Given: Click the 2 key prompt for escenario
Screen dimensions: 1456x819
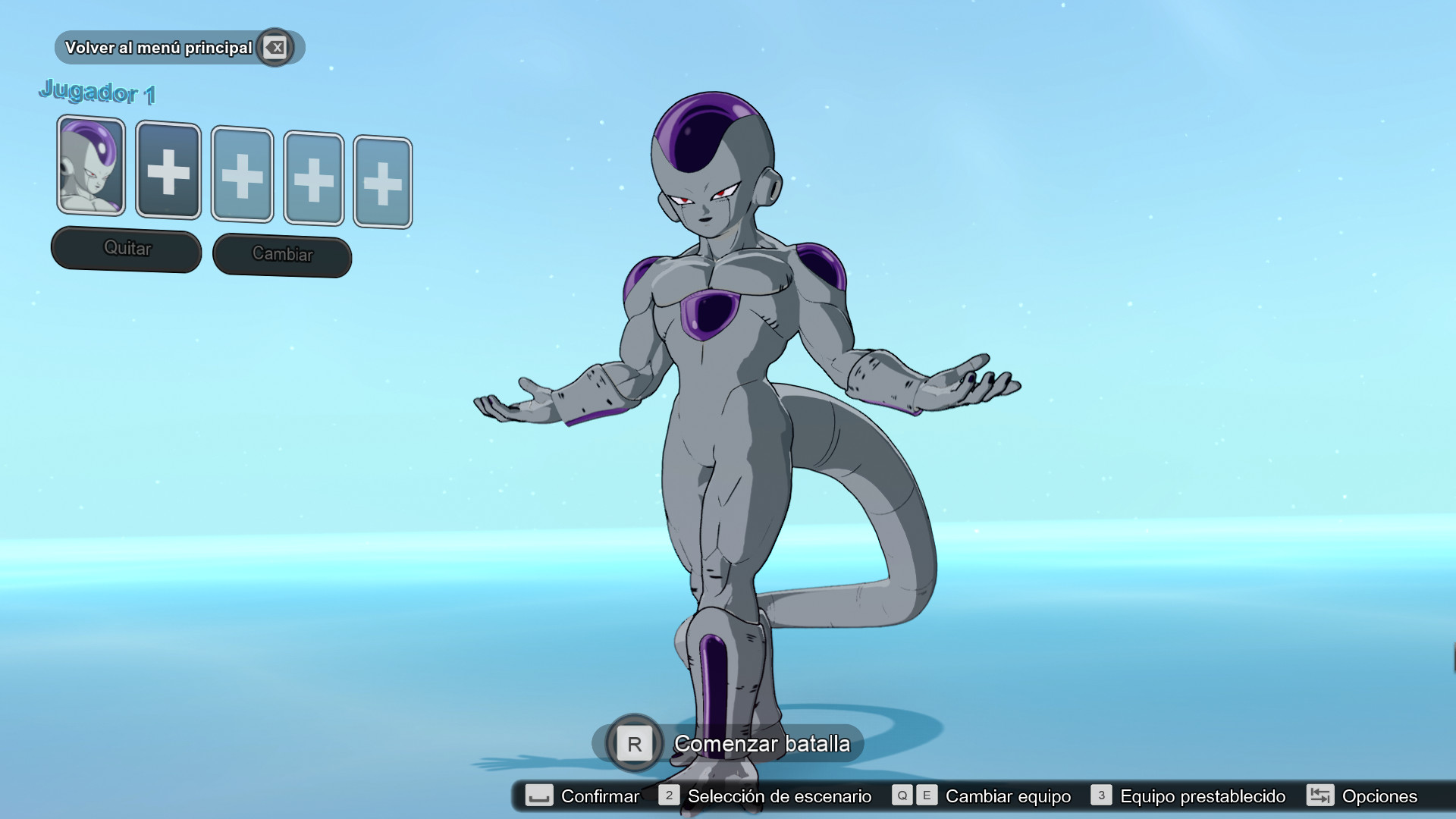Looking at the screenshot, I should [x=668, y=796].
